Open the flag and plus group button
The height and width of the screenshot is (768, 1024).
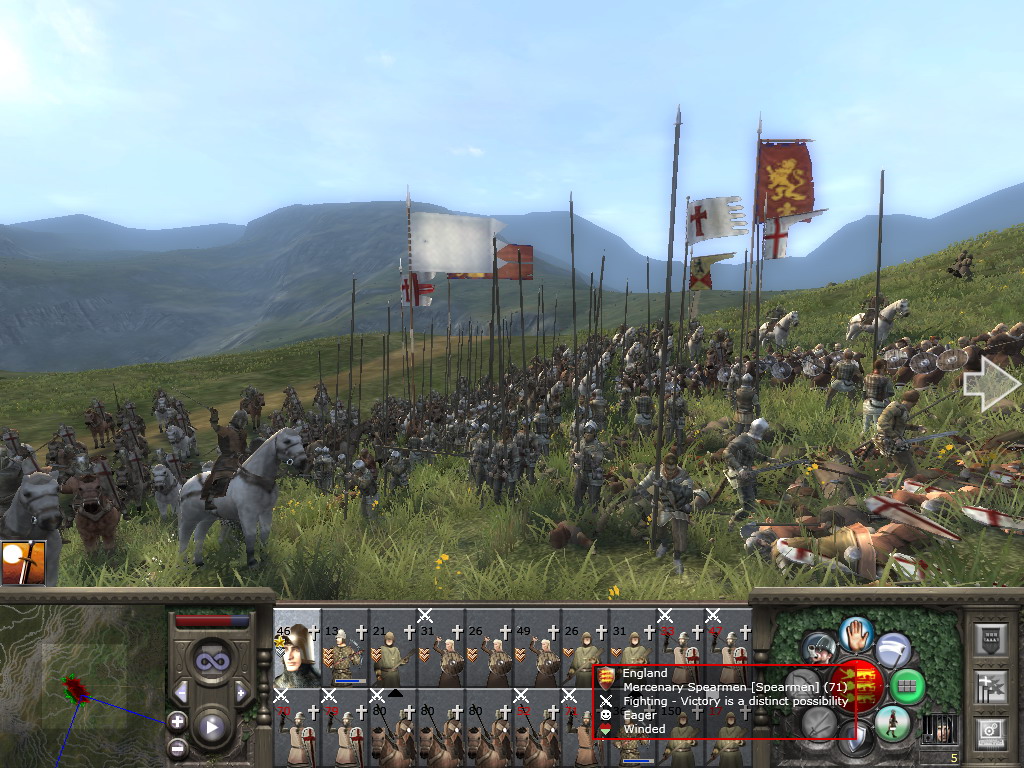click(x=989, y=686)
